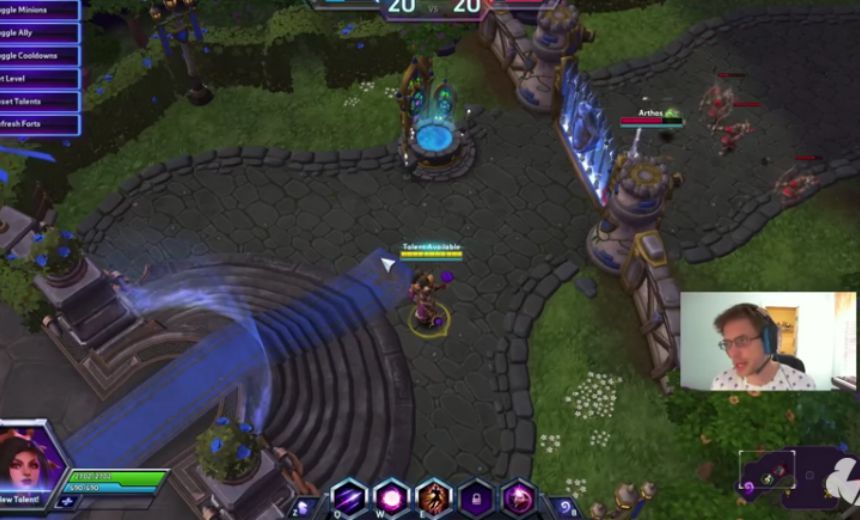Image resolution: width=860 pixels, height=520 pixels.
Task: Activate the purple swirl trait ability
Action: click(518, 497)
